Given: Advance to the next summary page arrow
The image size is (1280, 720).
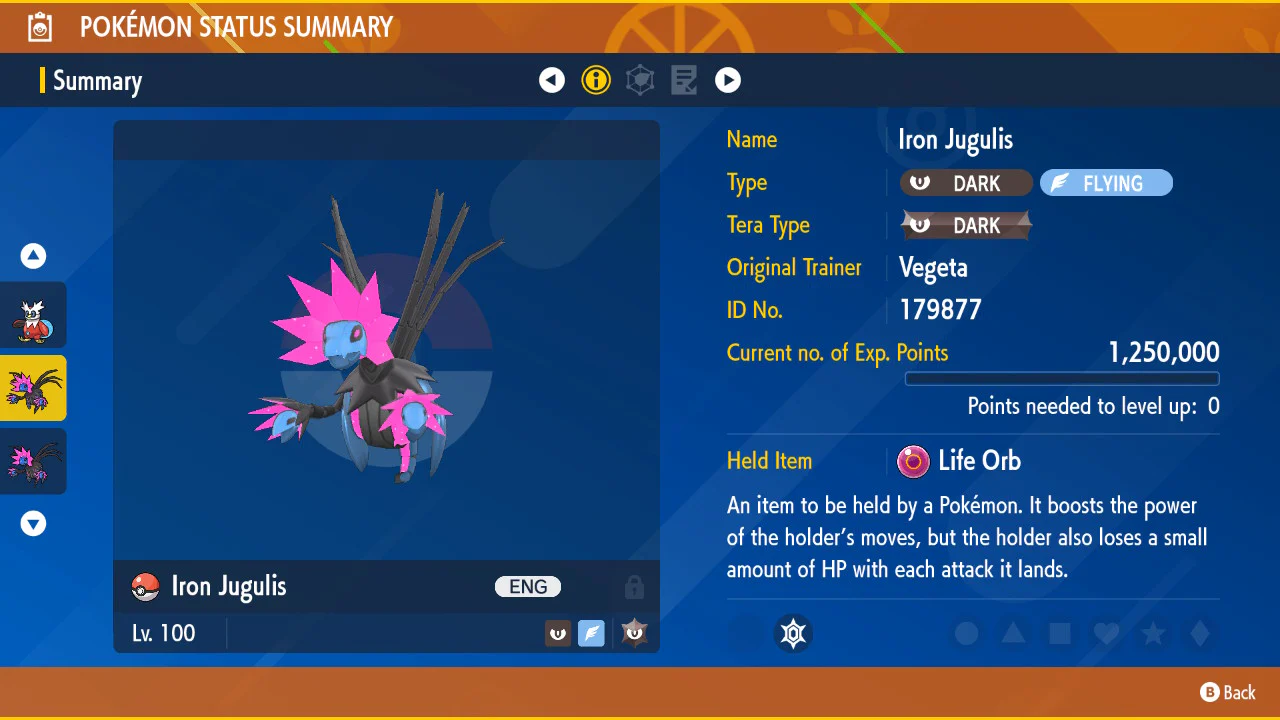Looking at the screenshot, I should [728, 80].
